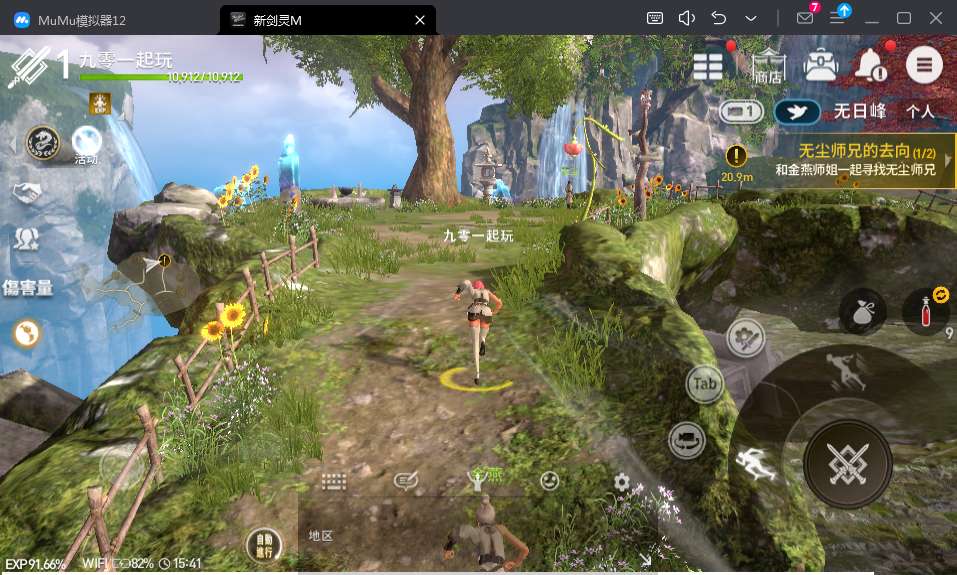The width and height of the screenshot is (957, 575).
Task: Open the main hamburger menu
Action: [x=924, y=65]
